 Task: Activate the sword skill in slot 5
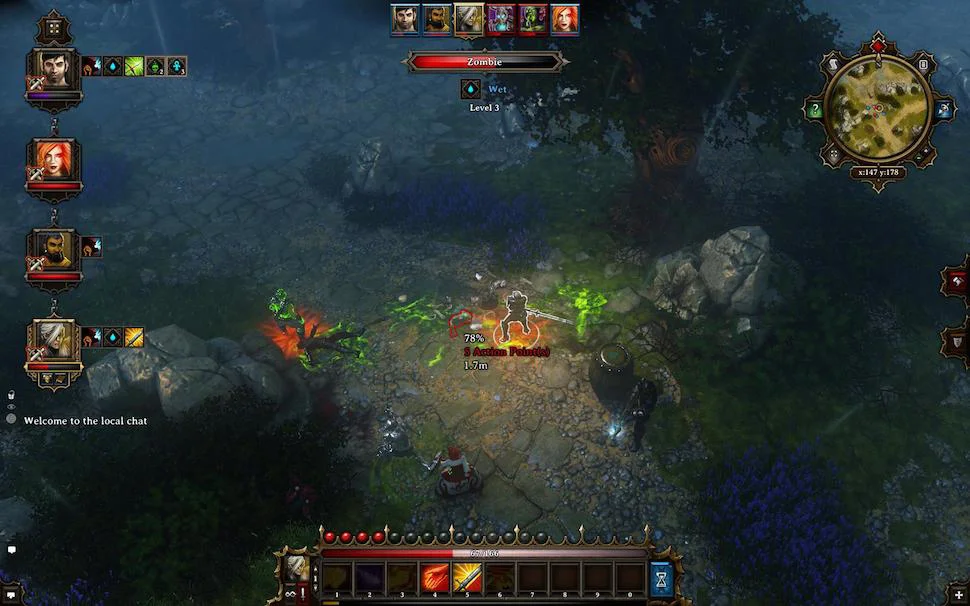click(x=467, y=577)
